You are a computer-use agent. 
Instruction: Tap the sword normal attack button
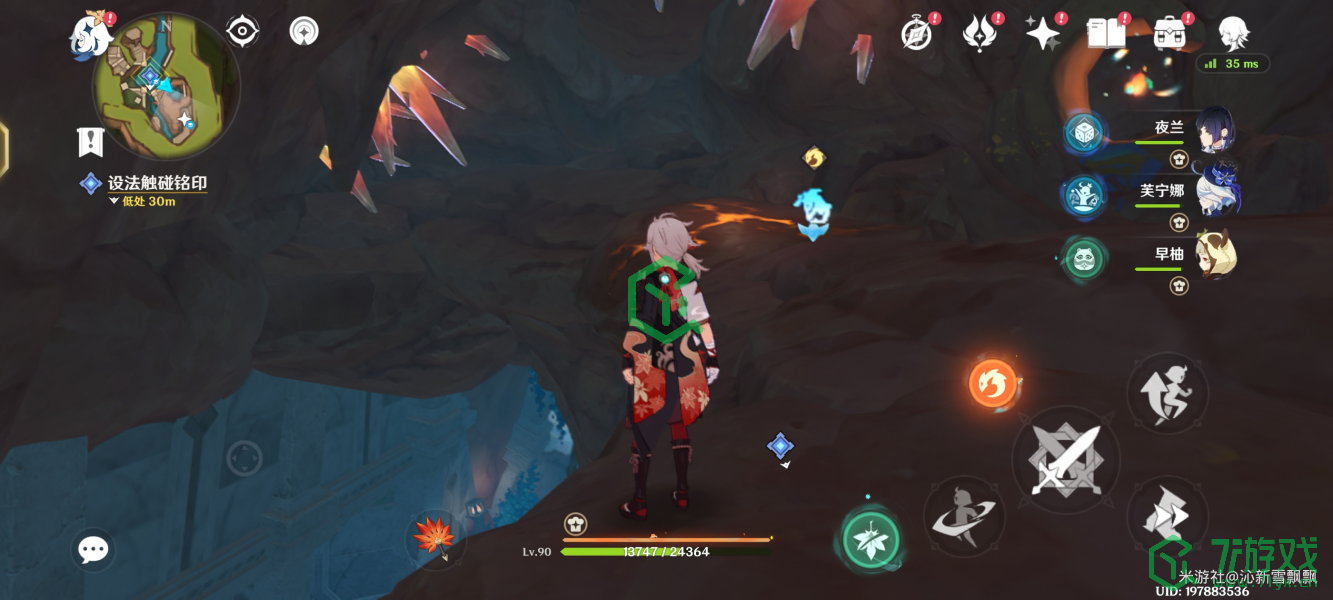(x=1066, y=461)
